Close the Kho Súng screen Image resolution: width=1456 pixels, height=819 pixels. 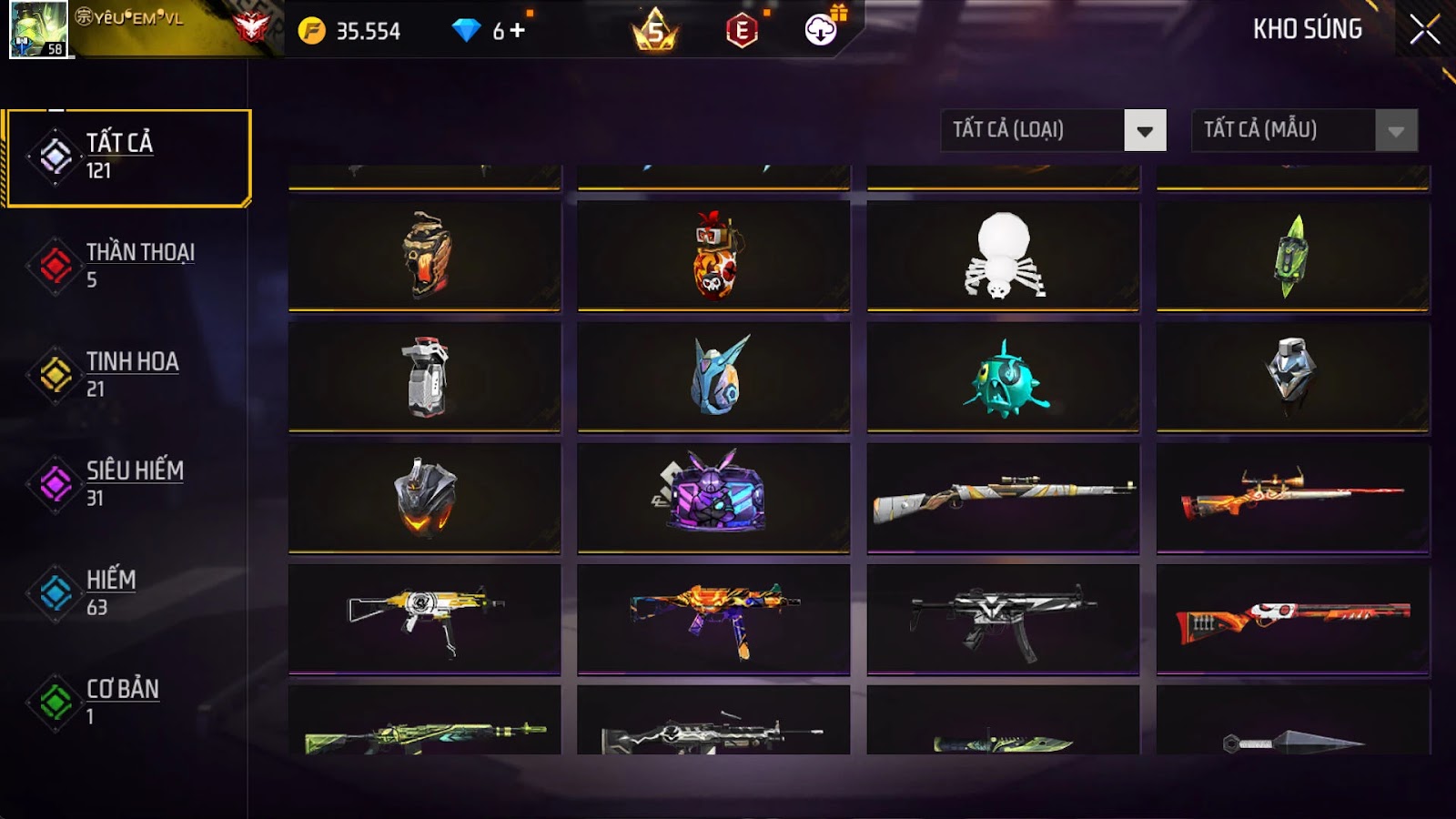coord(1424,29)
